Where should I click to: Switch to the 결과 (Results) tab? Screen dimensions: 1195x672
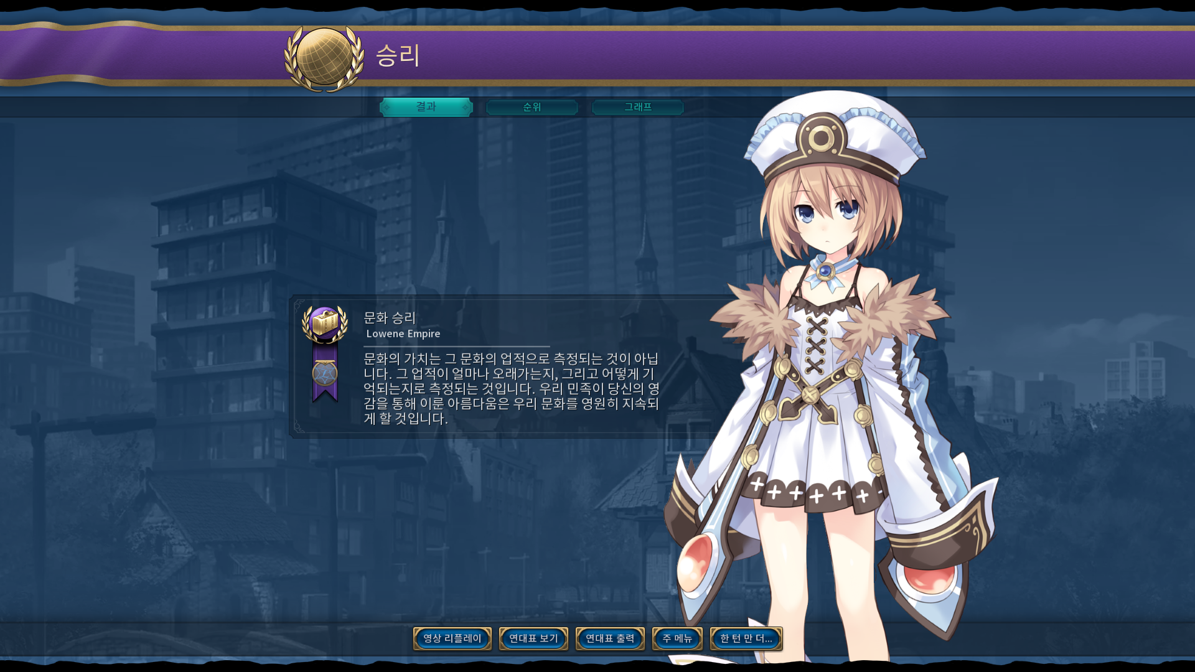pos(426,107)
